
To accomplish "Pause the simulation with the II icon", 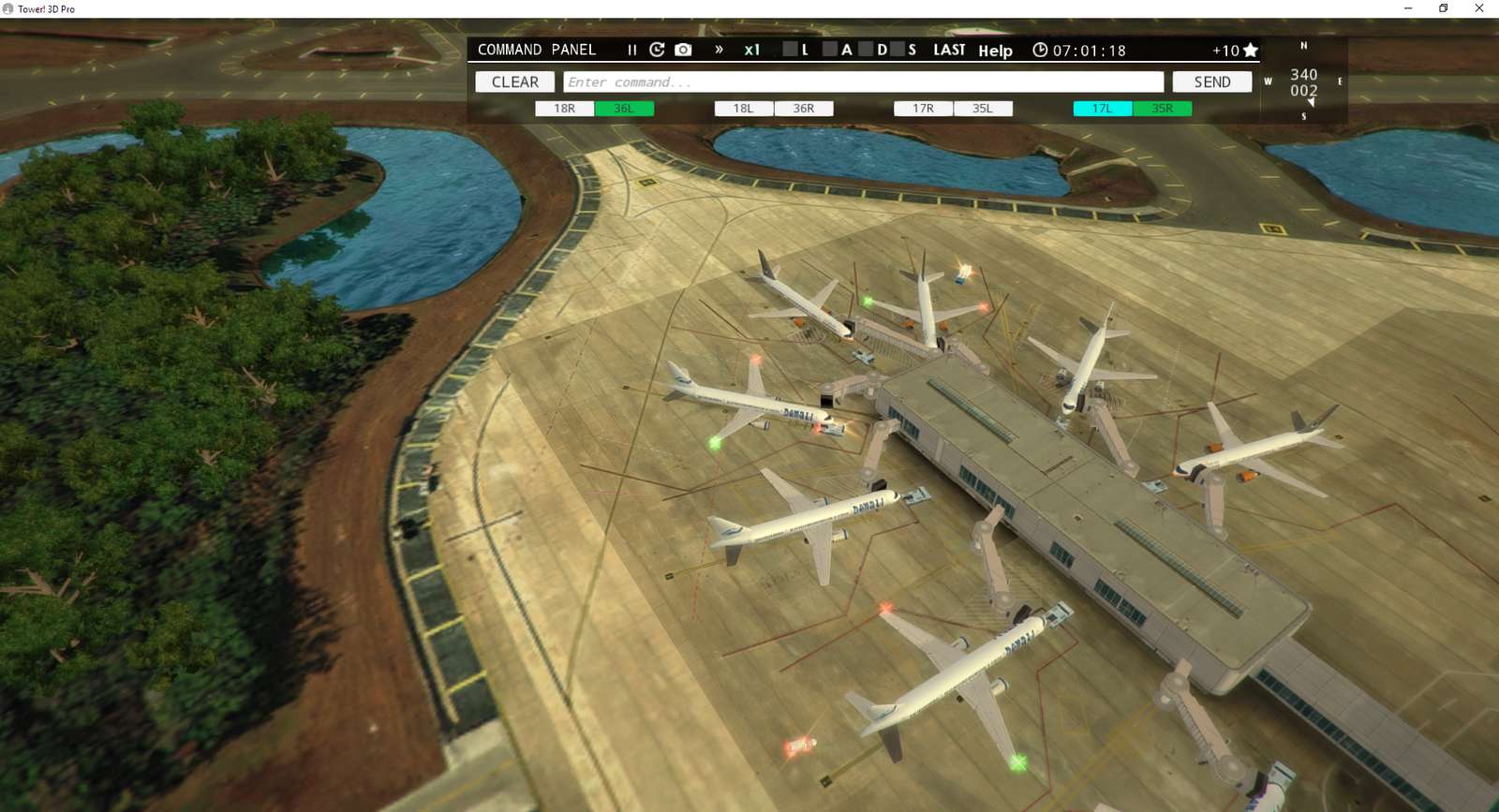I will 631,50.
